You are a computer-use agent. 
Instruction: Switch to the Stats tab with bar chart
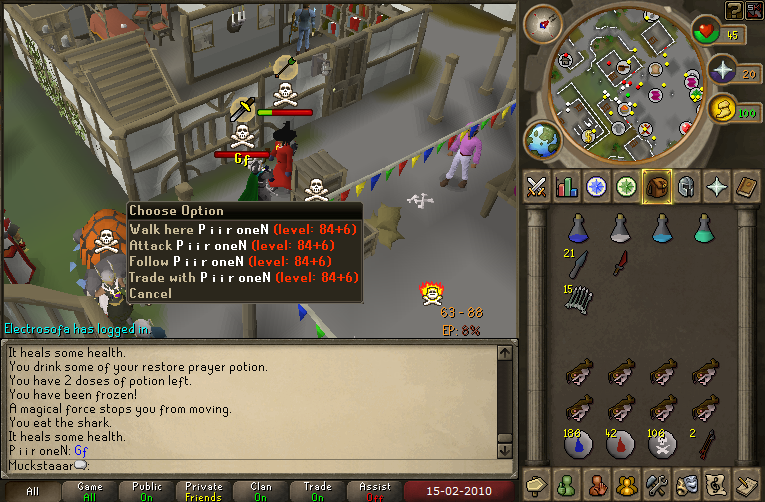pos(567,187)
